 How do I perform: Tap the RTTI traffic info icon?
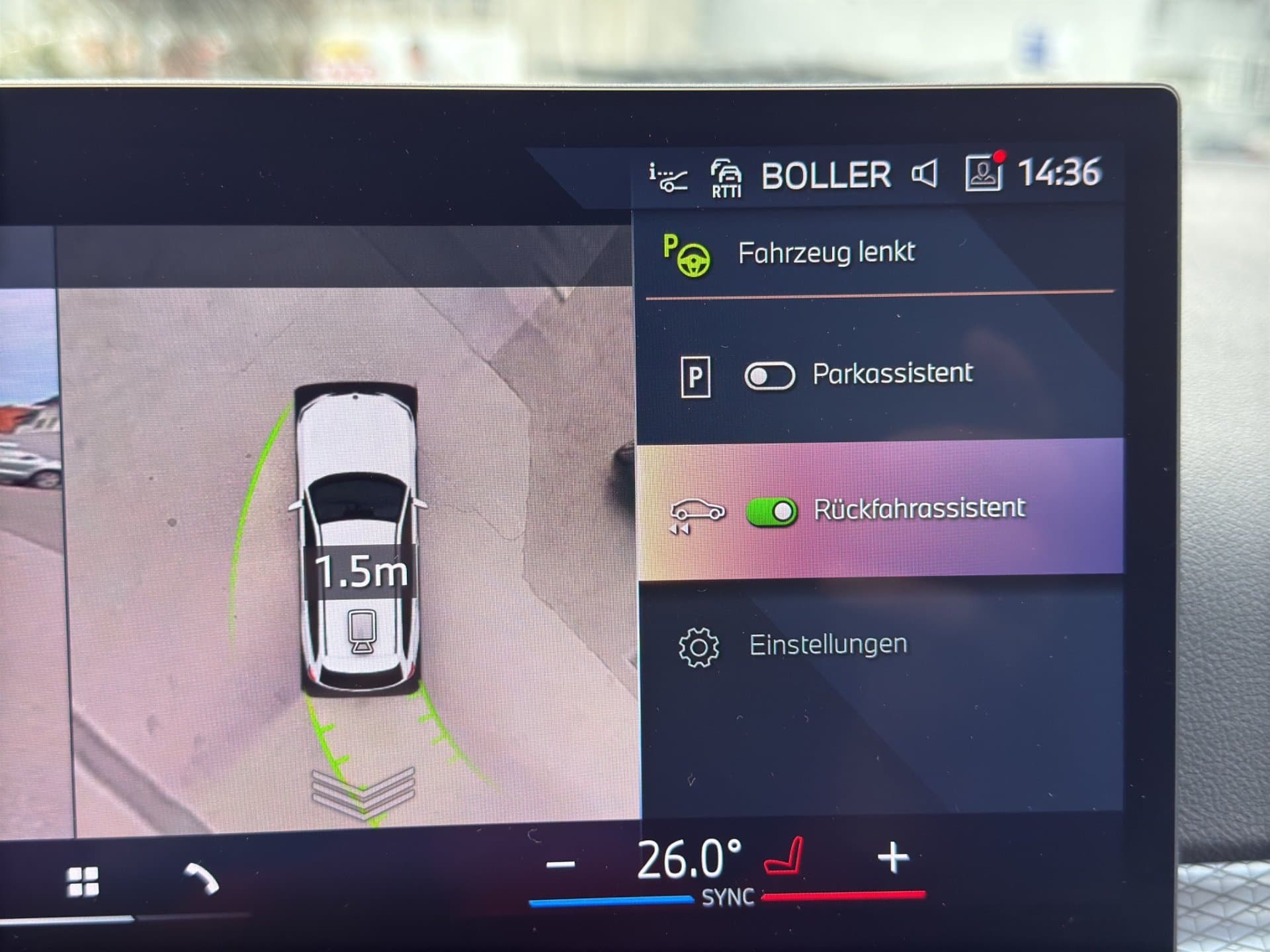click(726, 177)
